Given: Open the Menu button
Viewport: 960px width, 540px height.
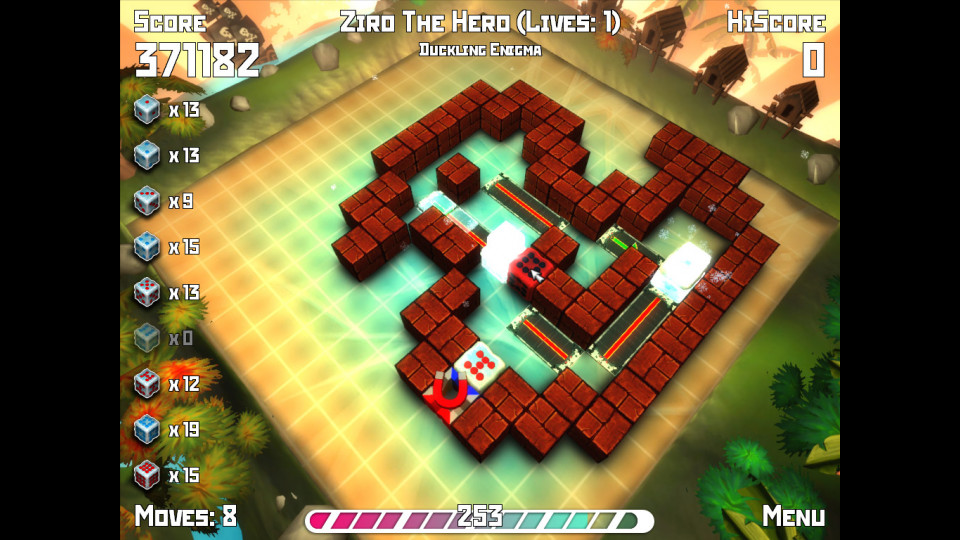Looking at the screenshot, I should click(x=793, y=516).
